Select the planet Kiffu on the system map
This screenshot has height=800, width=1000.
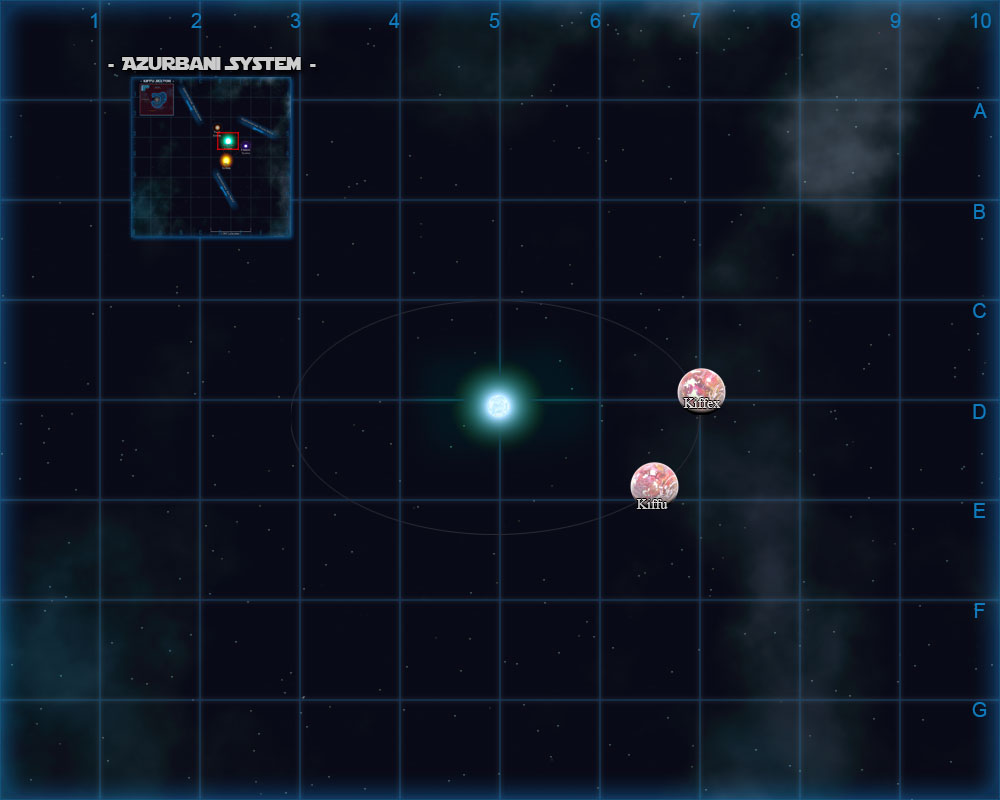[654, 484]
